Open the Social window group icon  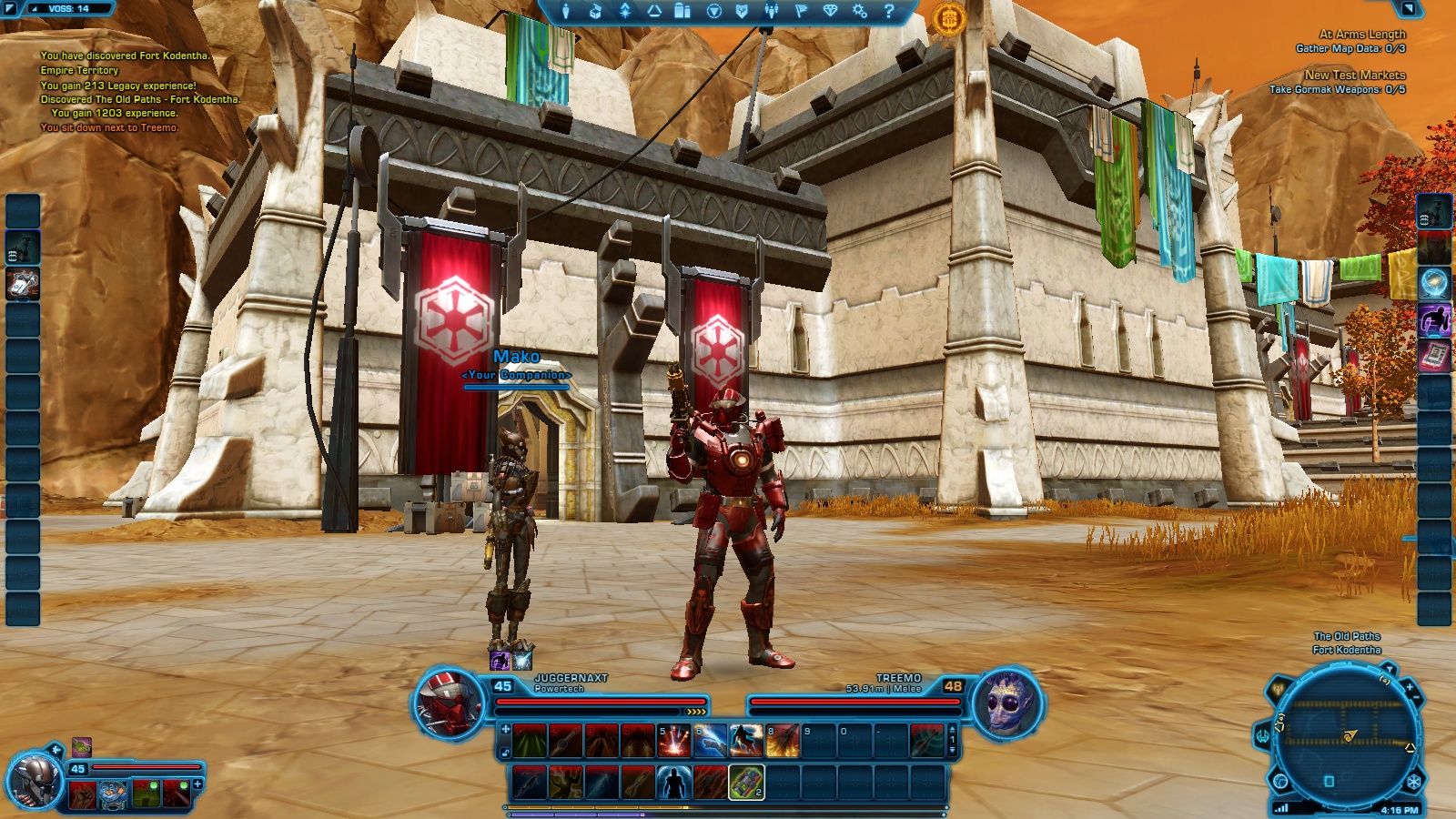pyautogui.click(x=771, y=11)
